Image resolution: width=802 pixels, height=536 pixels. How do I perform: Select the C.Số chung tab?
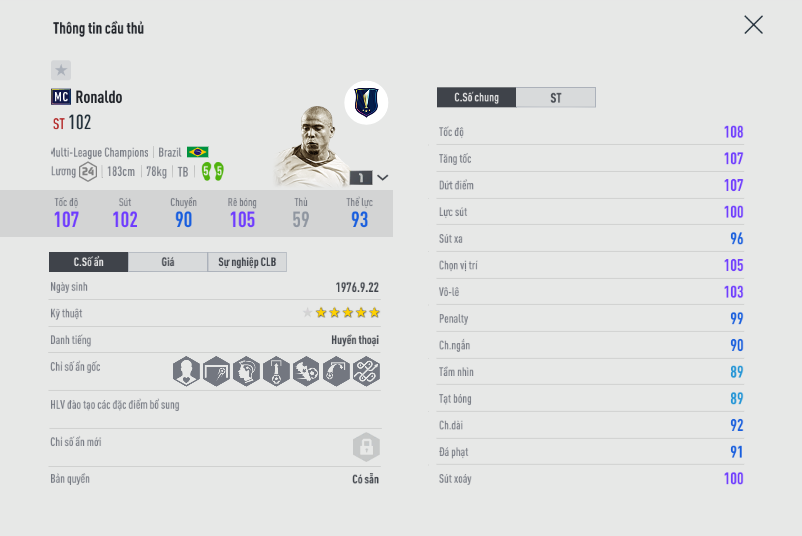click(476, 97)
